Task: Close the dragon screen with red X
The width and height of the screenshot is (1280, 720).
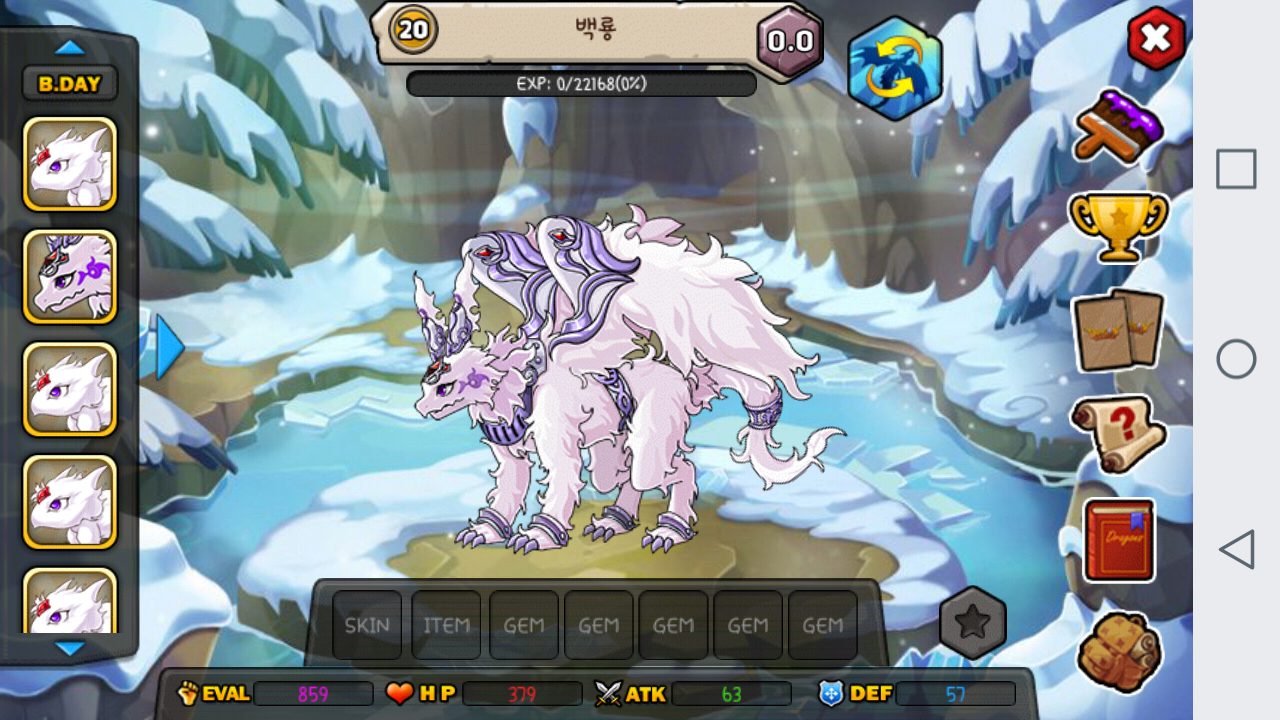Action: (x=1156, y=39)
